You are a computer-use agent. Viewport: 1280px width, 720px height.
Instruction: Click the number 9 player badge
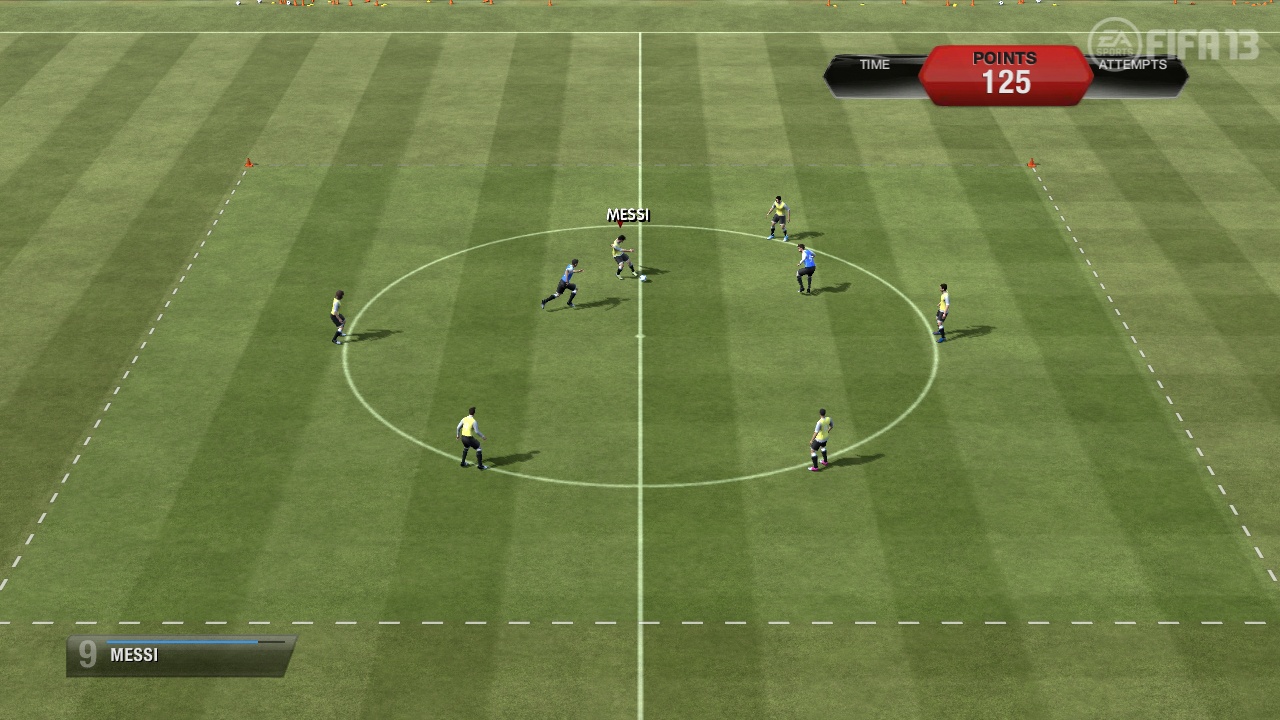[86, 655]
